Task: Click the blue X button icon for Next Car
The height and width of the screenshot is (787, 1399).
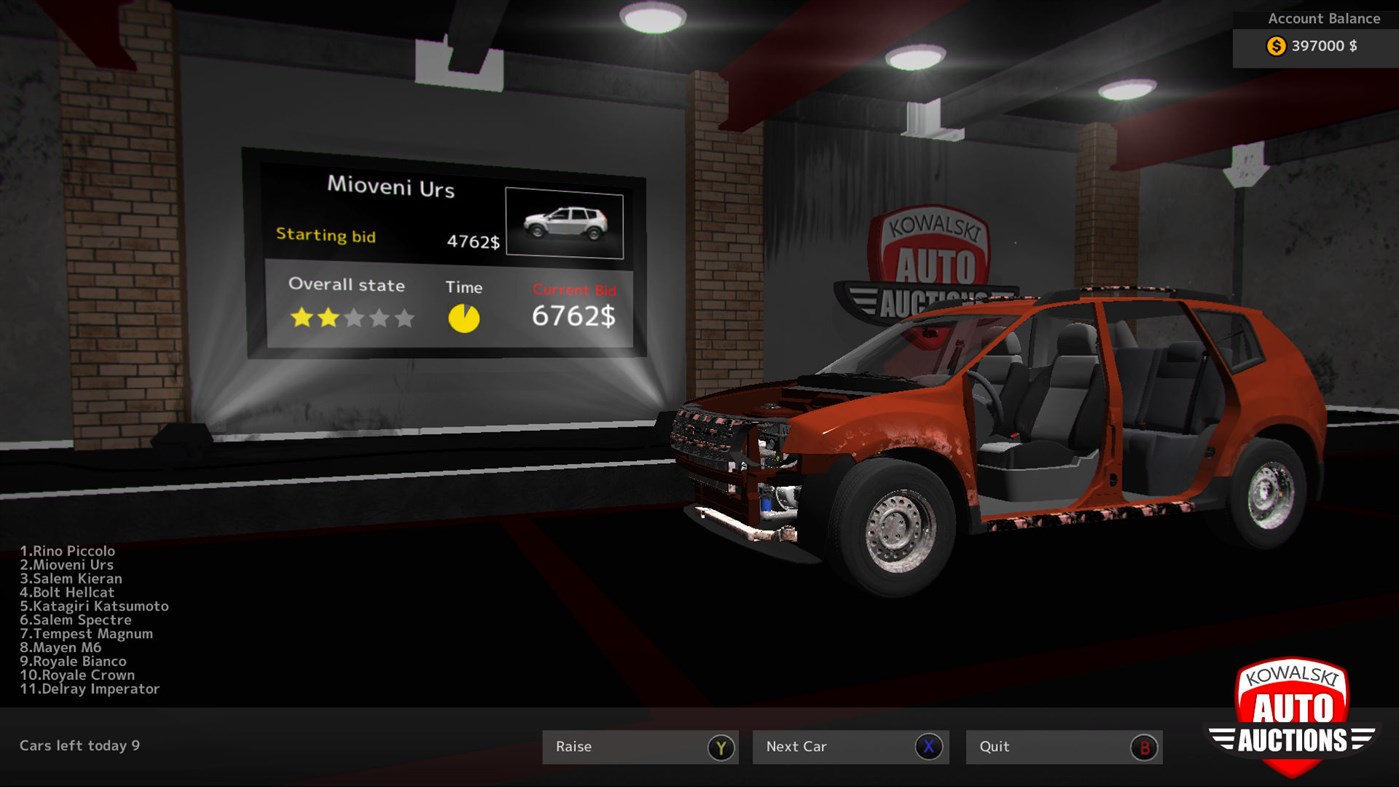Action: (x=929, y=747)
